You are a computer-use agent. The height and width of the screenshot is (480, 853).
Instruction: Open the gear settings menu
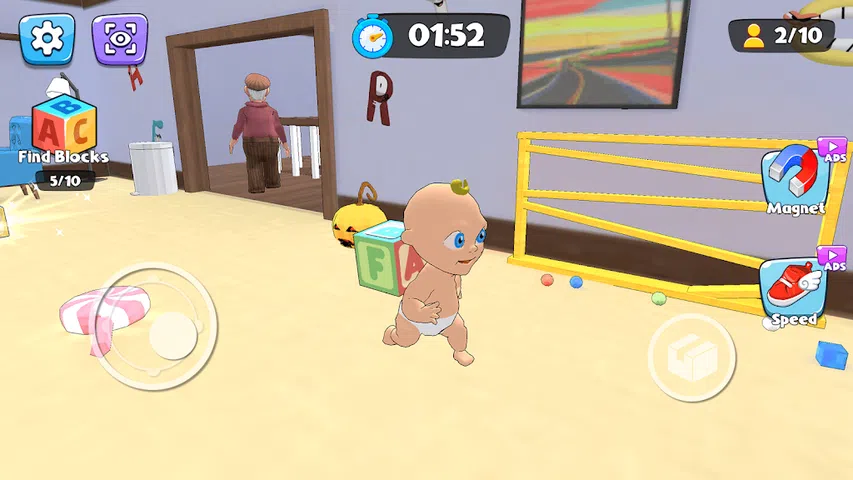click(47, 38)
